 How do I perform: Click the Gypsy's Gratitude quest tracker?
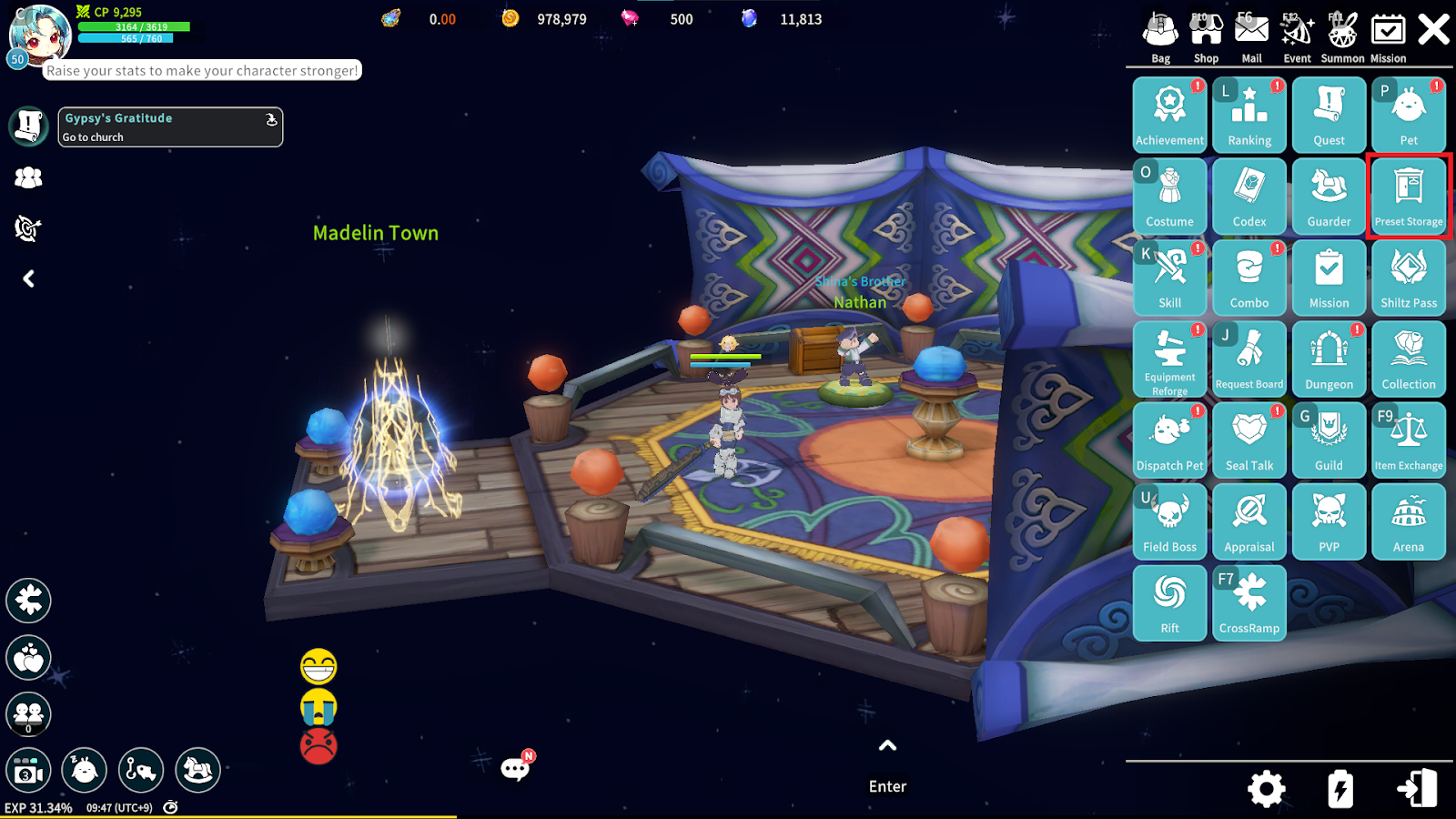click(x=170, y=126)
